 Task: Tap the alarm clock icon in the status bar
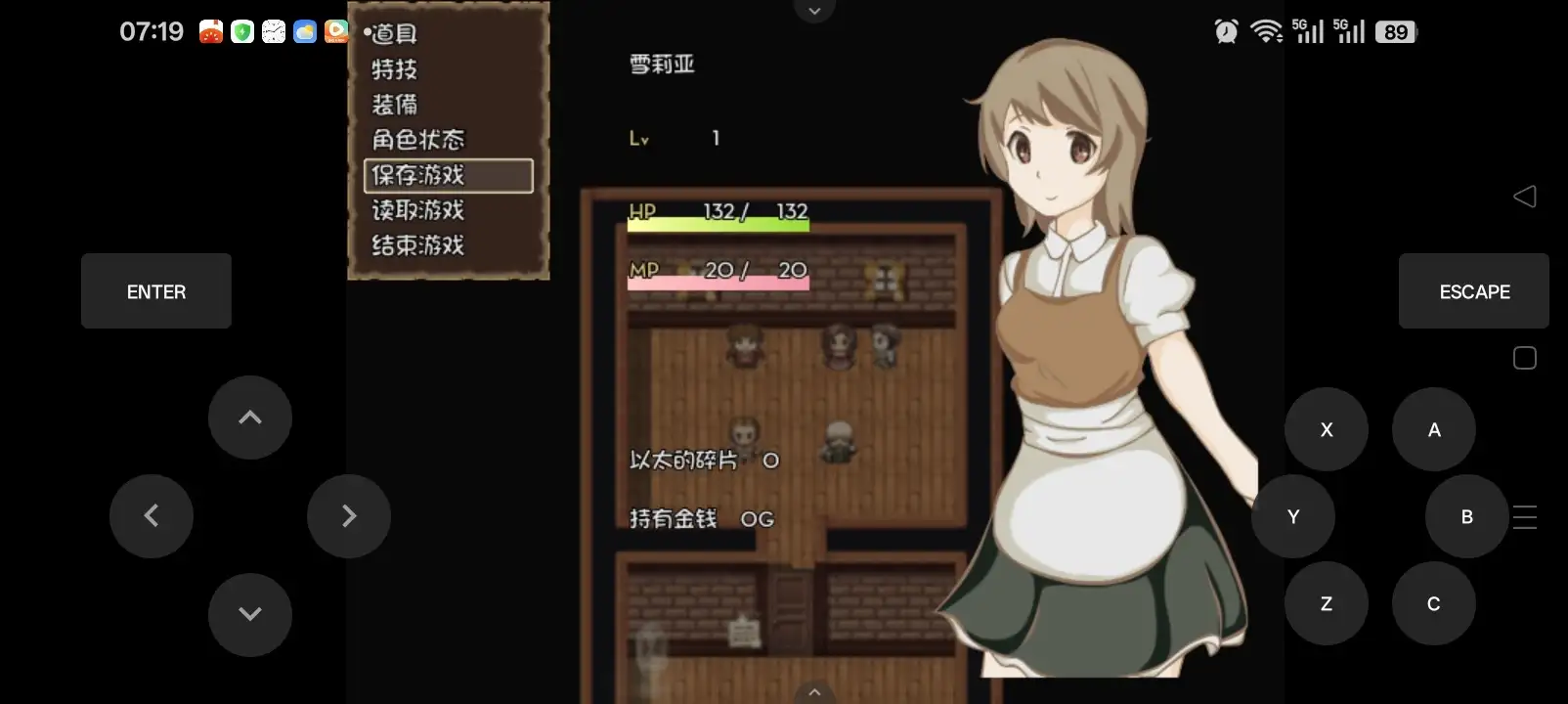pyautogui.click(x=1224, y=30)
